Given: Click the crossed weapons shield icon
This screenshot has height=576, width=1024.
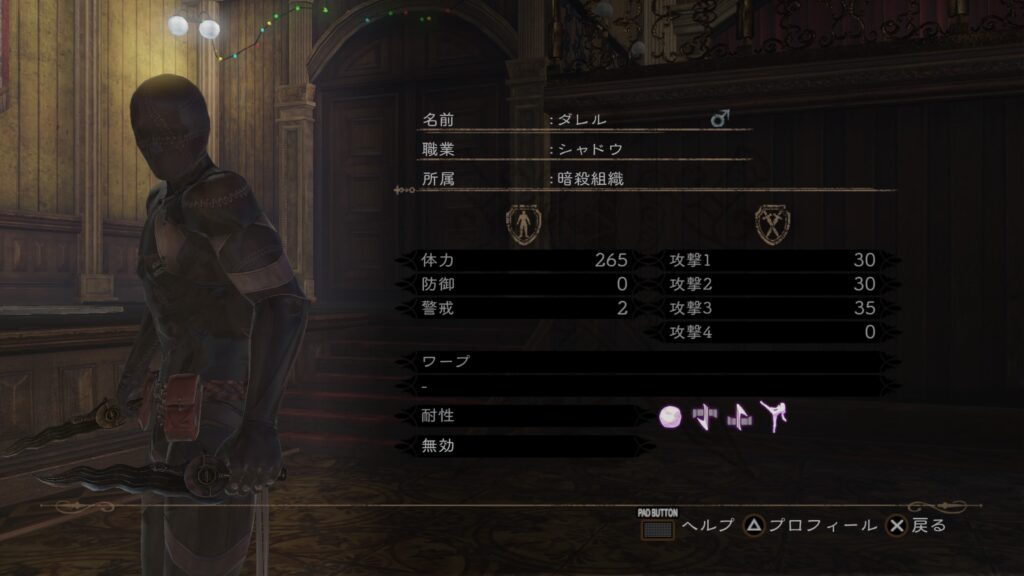Looking at the screenshot, I should [769, 224].
